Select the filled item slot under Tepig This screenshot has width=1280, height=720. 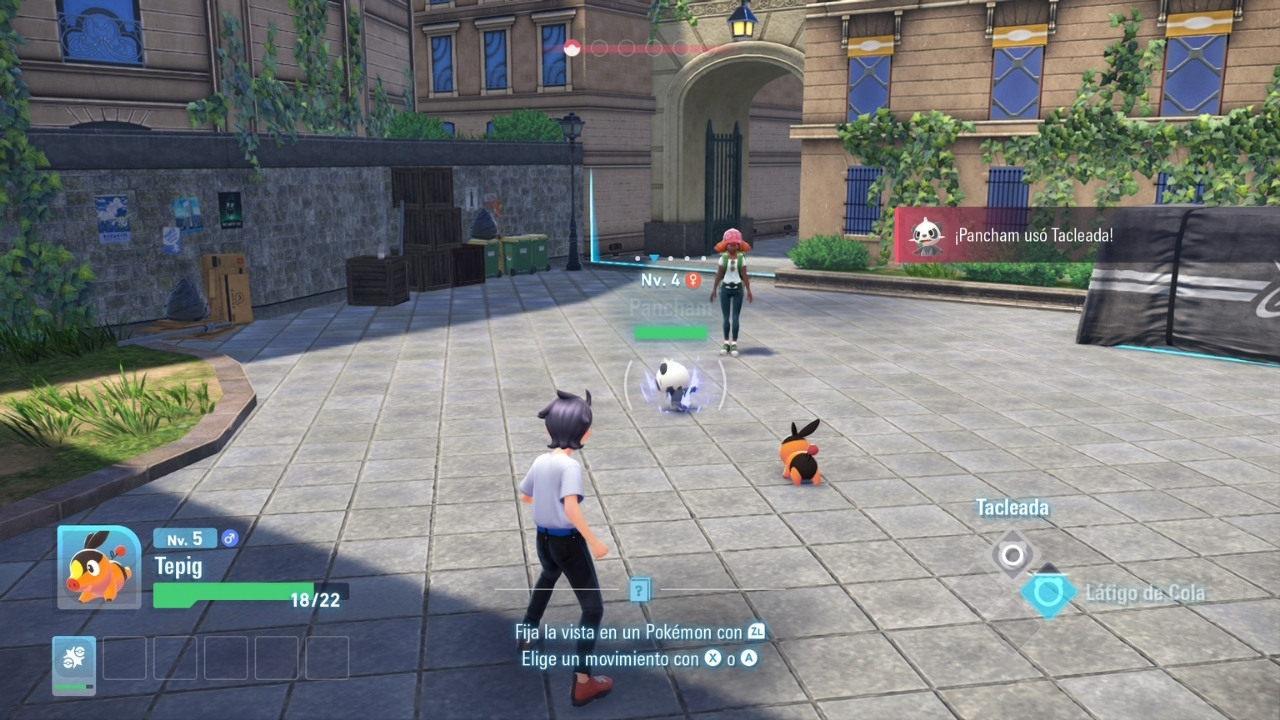click(74, 664)
